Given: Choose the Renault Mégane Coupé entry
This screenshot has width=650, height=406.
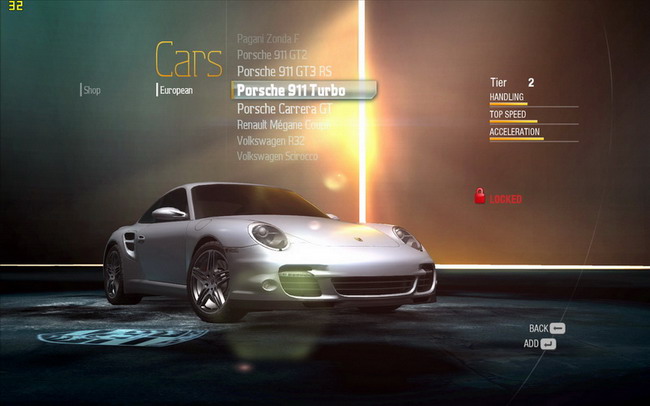Looking at the screenshot, I should 283,125.
